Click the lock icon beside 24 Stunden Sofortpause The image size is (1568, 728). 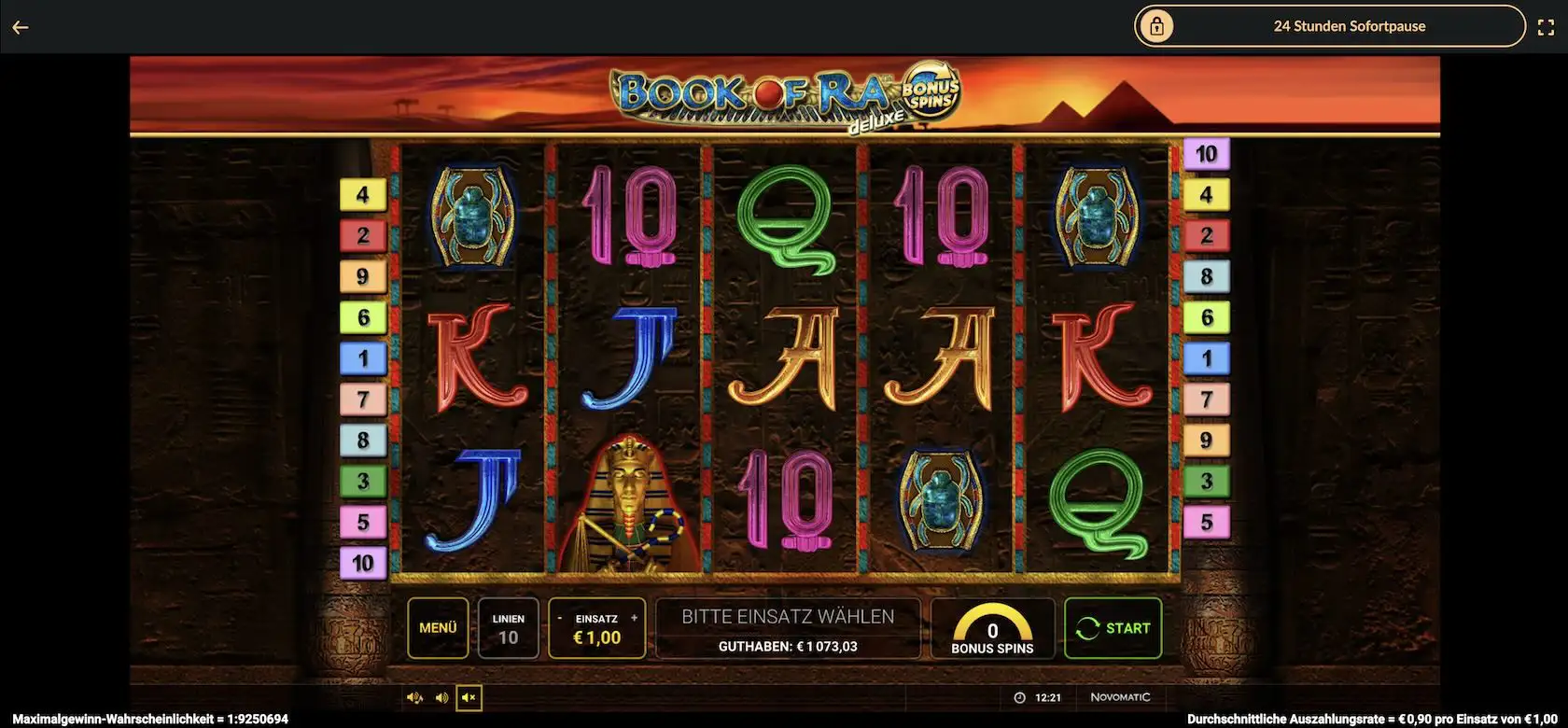click(x=1157, y=25)
